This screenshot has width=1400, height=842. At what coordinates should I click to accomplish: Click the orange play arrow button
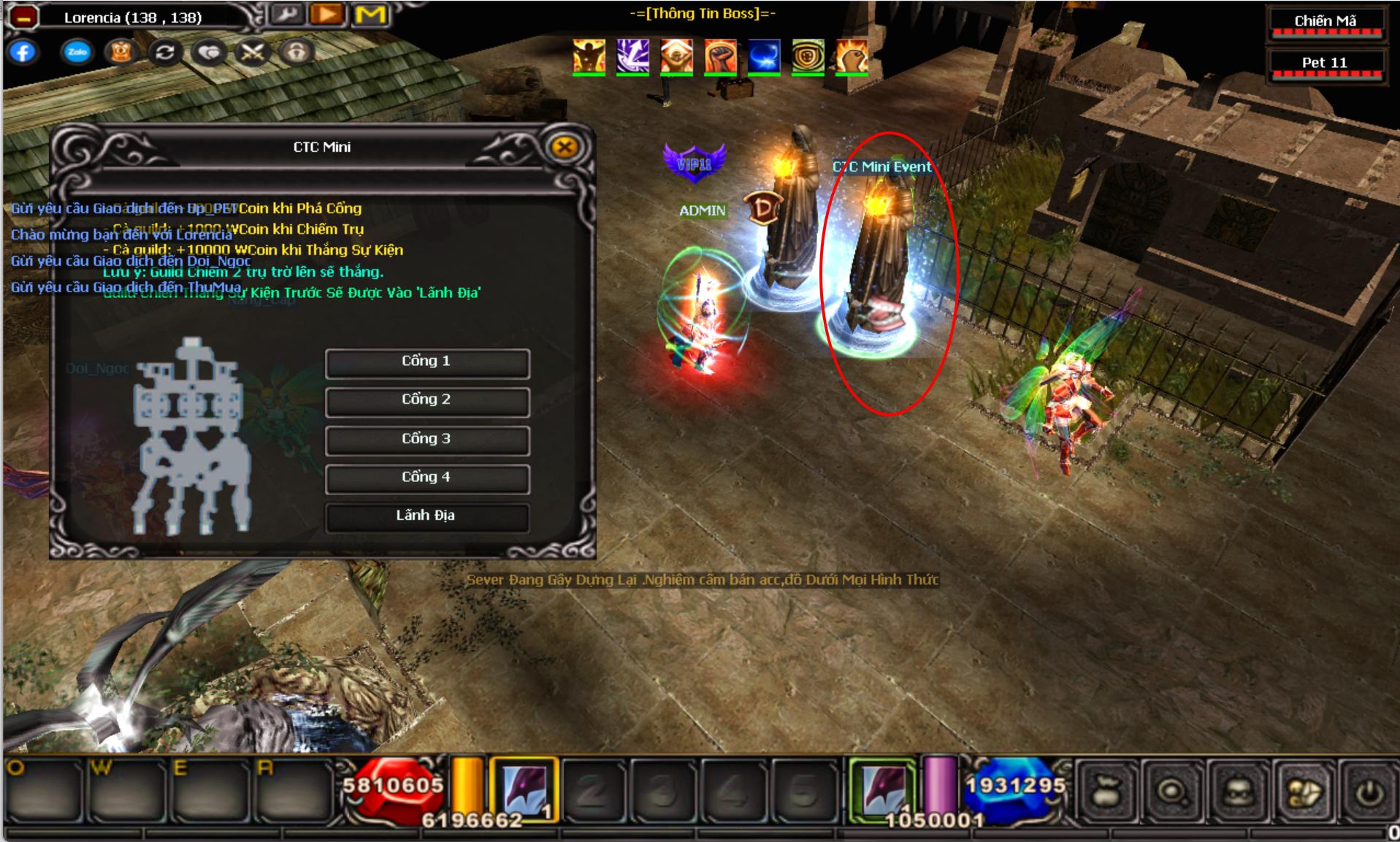coord(327,15)
